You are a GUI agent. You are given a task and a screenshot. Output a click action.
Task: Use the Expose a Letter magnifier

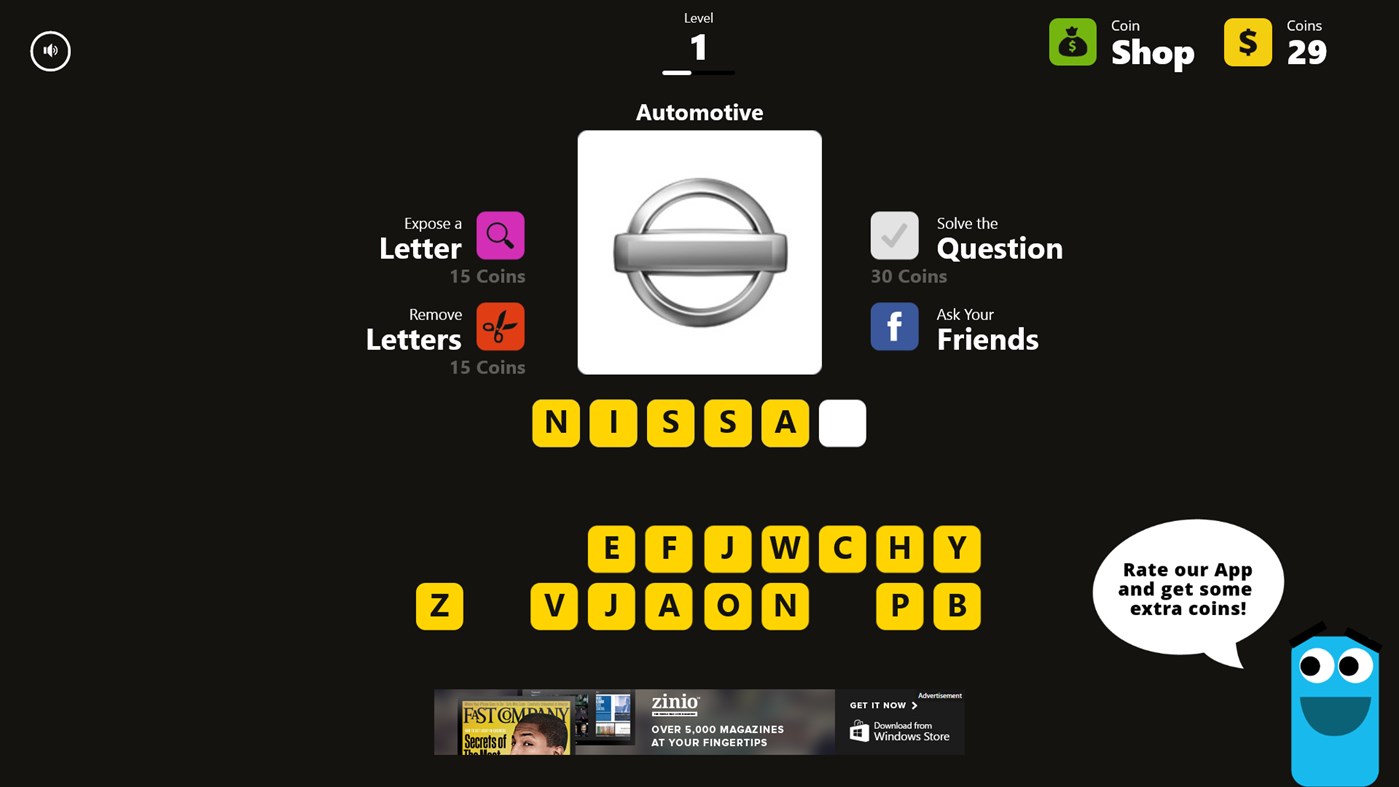[x=500, y=234]
